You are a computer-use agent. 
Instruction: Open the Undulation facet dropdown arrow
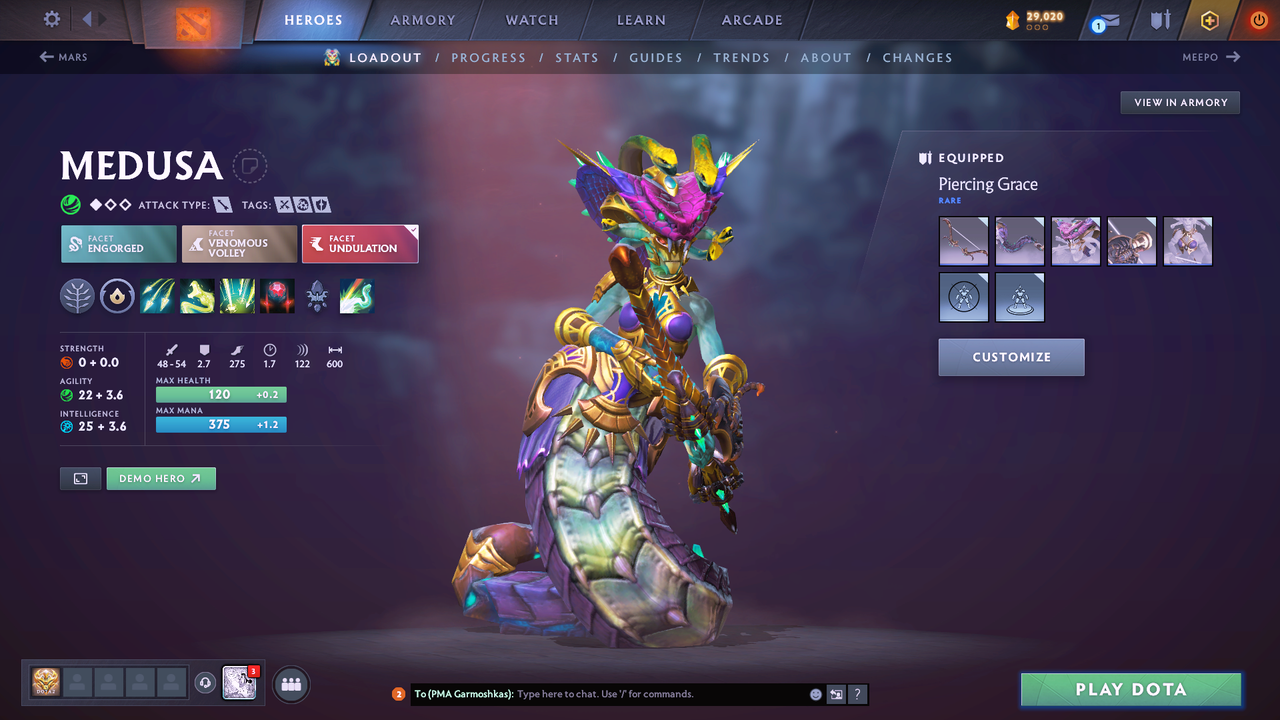[412, 232]
